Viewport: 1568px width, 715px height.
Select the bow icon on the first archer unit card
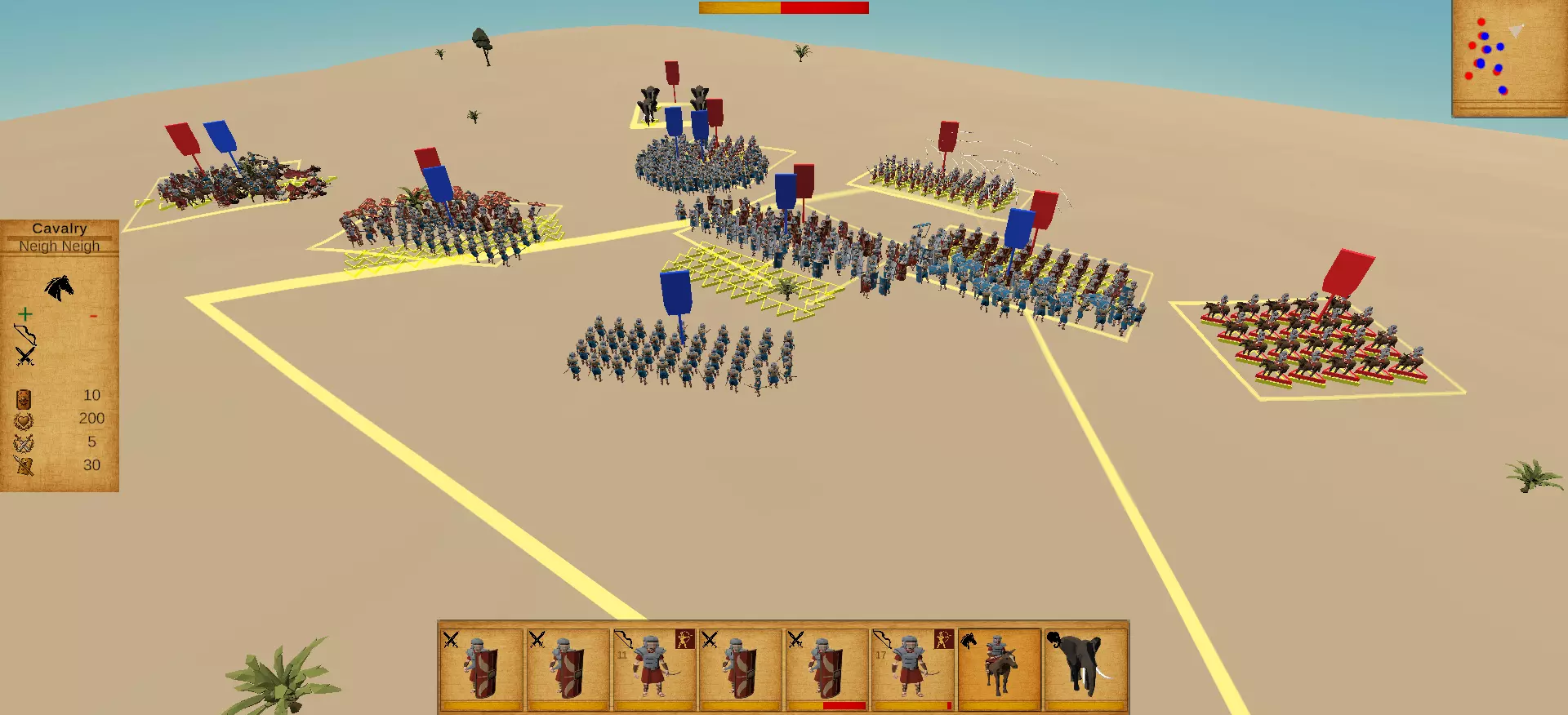click(x=621, y=640)
